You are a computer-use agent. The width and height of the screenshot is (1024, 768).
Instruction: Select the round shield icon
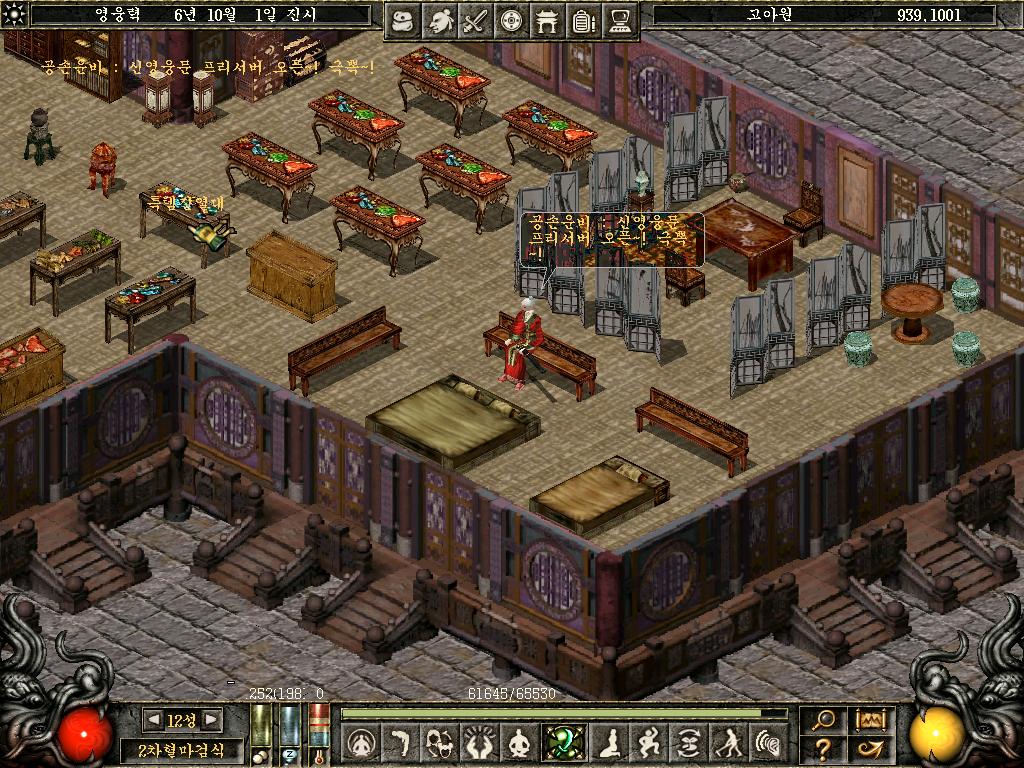511,21
